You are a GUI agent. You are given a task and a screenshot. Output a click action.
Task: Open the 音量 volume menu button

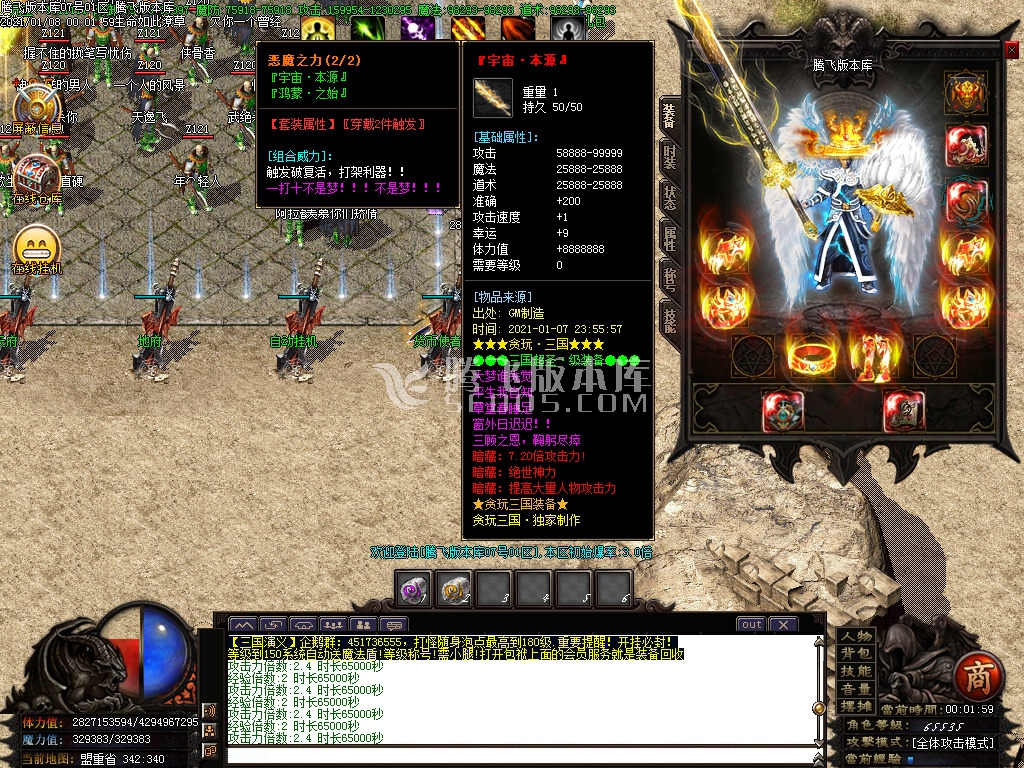[x=856, y=689]
